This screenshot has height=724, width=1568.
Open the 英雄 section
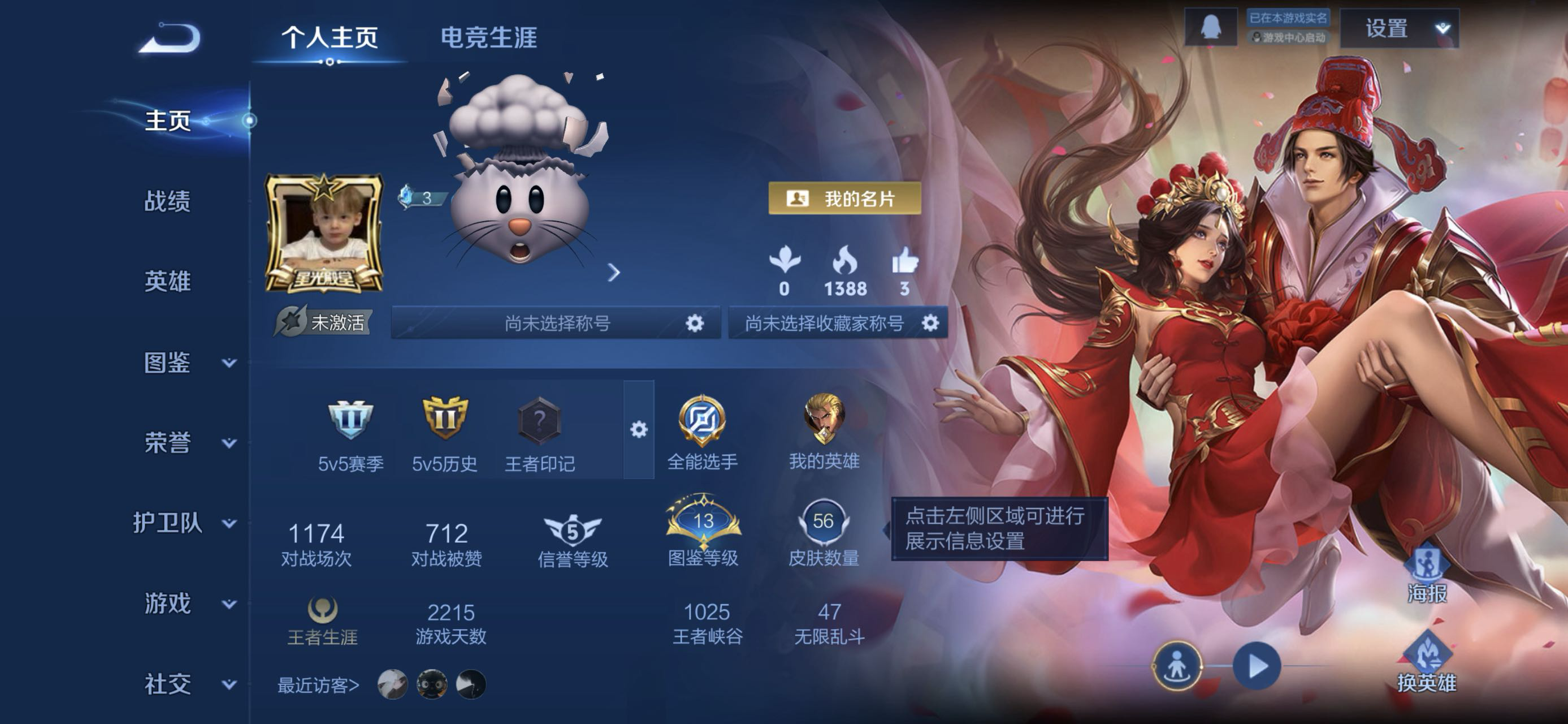(167, 281)
